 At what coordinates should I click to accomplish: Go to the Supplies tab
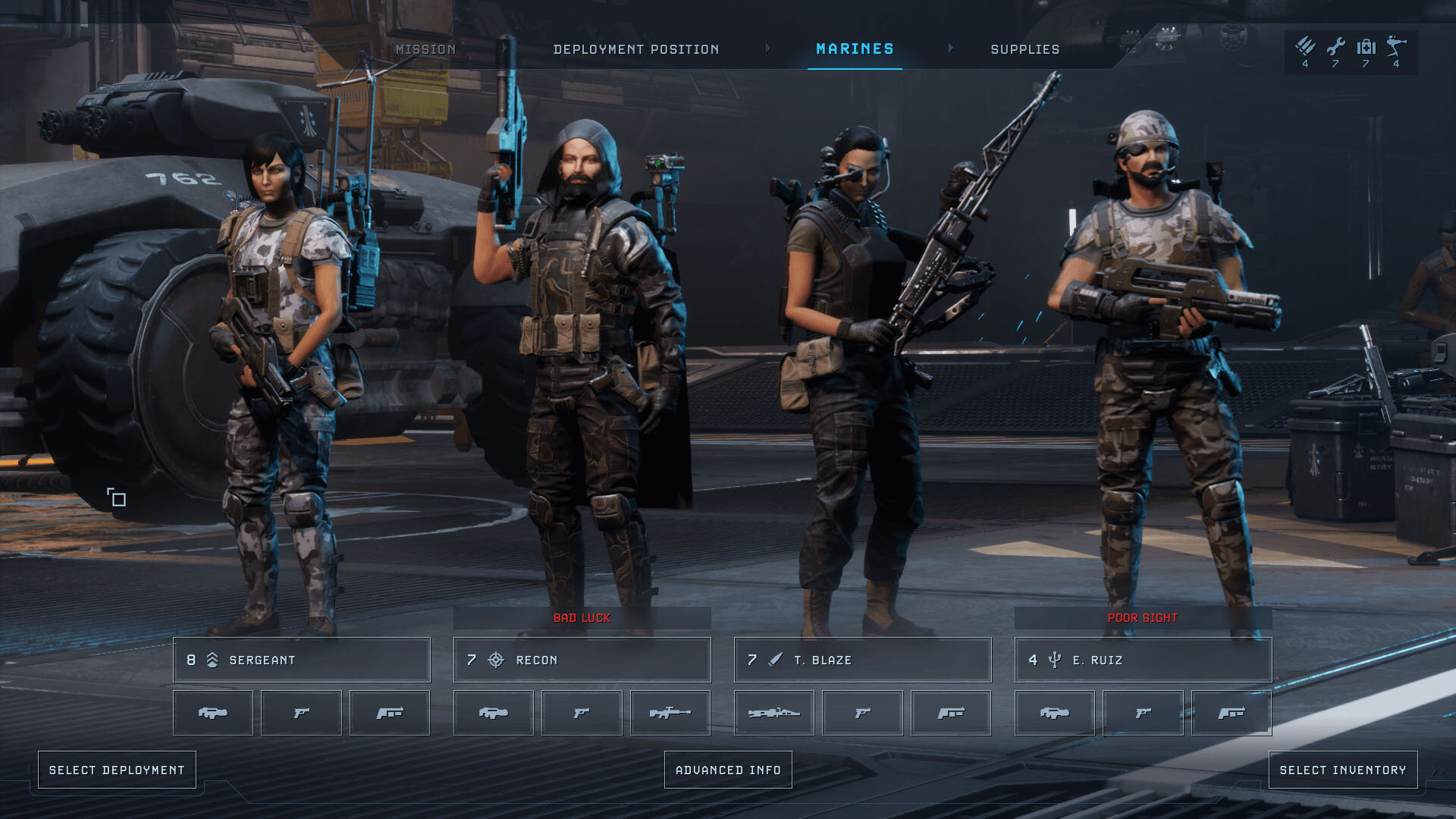click(1025, 49)
